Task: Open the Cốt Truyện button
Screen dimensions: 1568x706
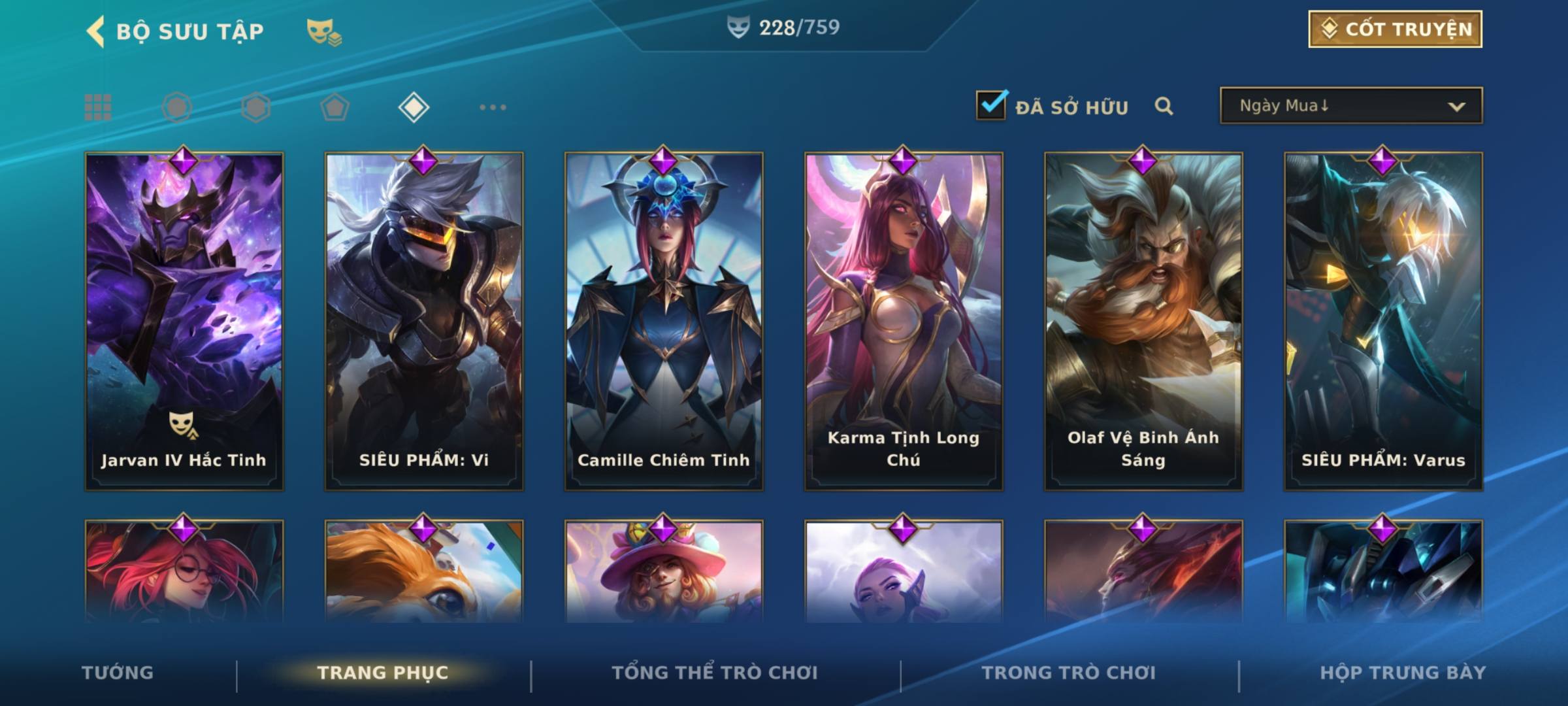Action: pos(1395,29)
